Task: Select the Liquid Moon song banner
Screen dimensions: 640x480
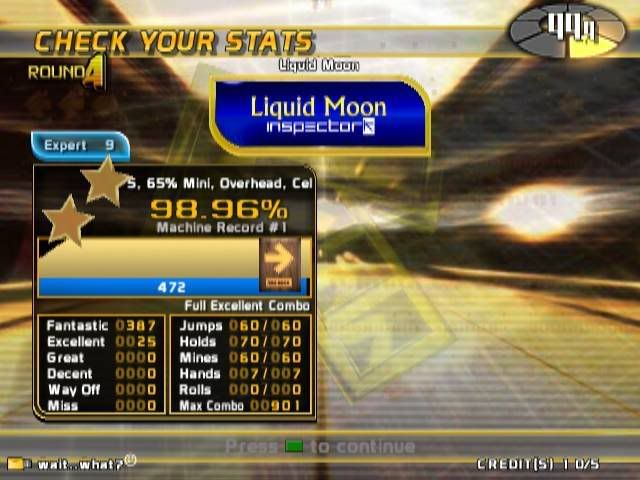Action: pyautogui.click(x=319, y=114)
